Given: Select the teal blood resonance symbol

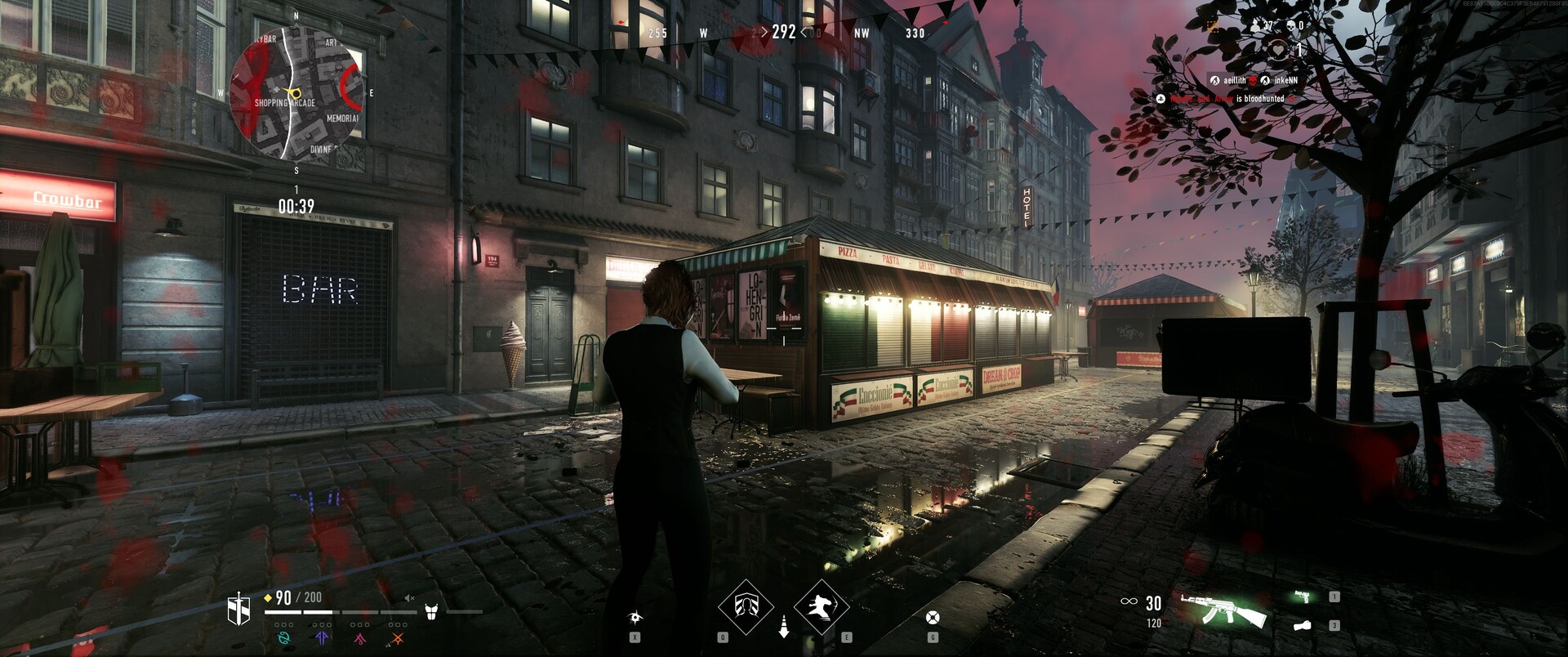Looking at the screenshot, I should point(284,637).
